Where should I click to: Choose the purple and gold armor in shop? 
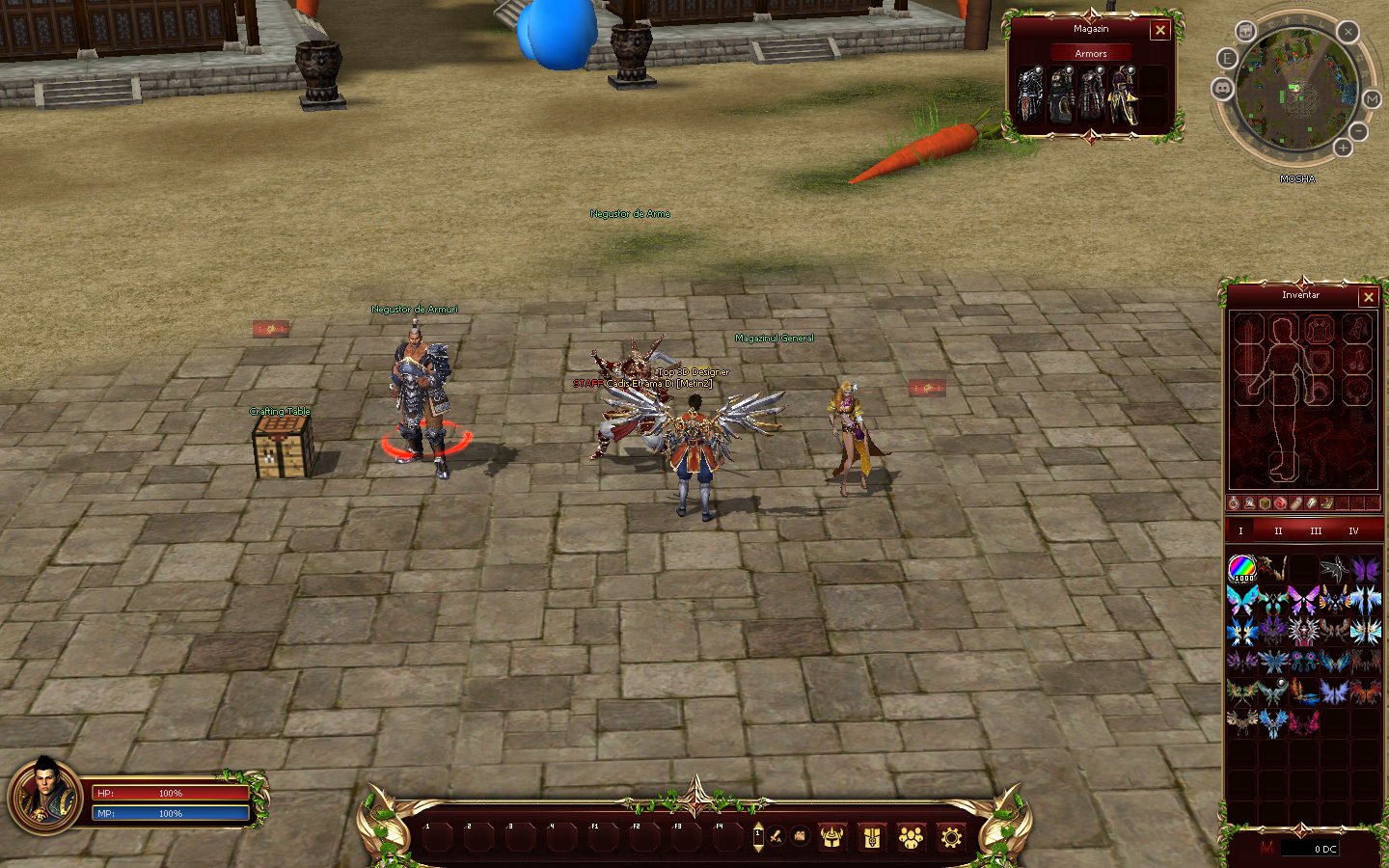coord(1122,96)
